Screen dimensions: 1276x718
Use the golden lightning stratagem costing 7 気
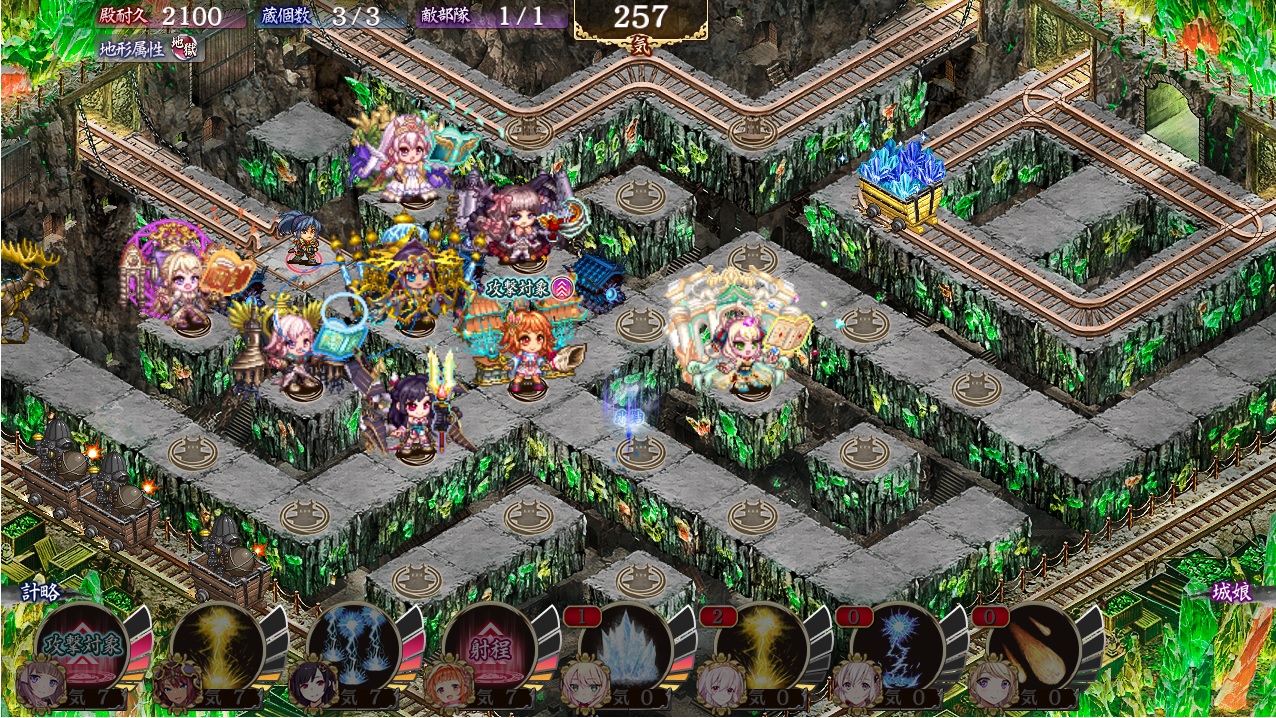[217, 645]
